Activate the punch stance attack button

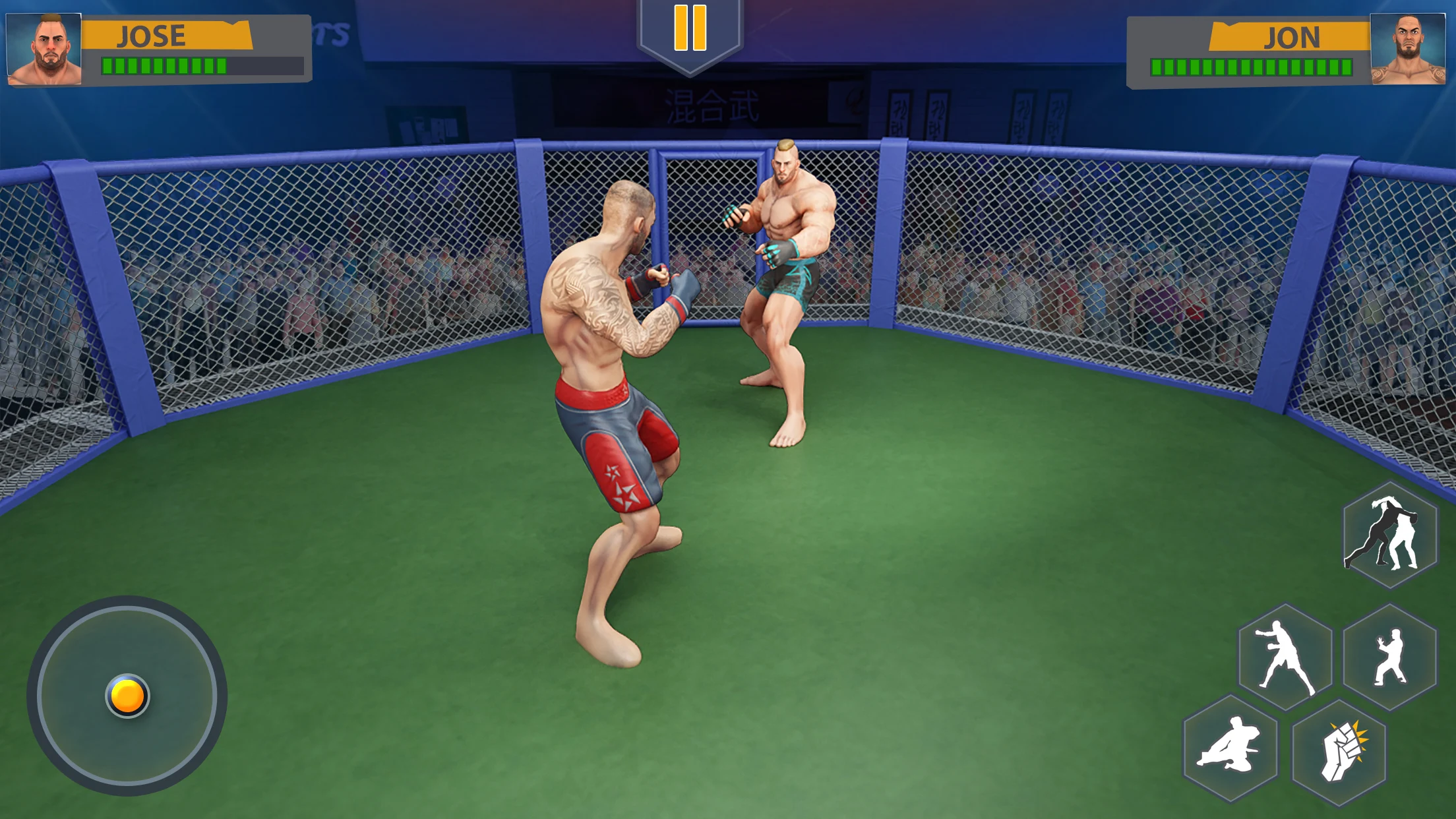(1285, 657)
